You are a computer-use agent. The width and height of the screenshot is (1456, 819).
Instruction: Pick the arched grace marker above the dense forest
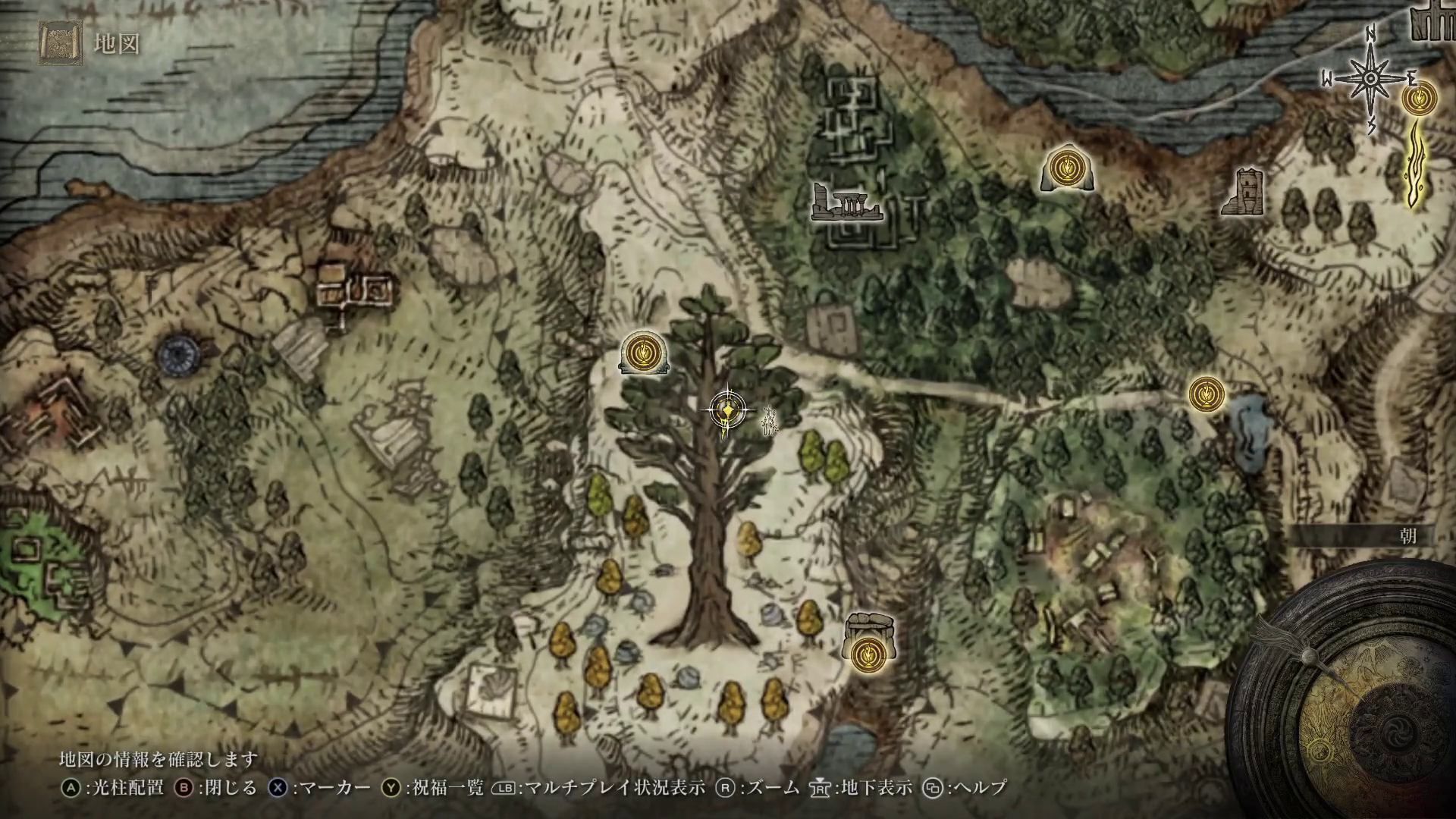pyautogui.click(x=1067, y=167)
